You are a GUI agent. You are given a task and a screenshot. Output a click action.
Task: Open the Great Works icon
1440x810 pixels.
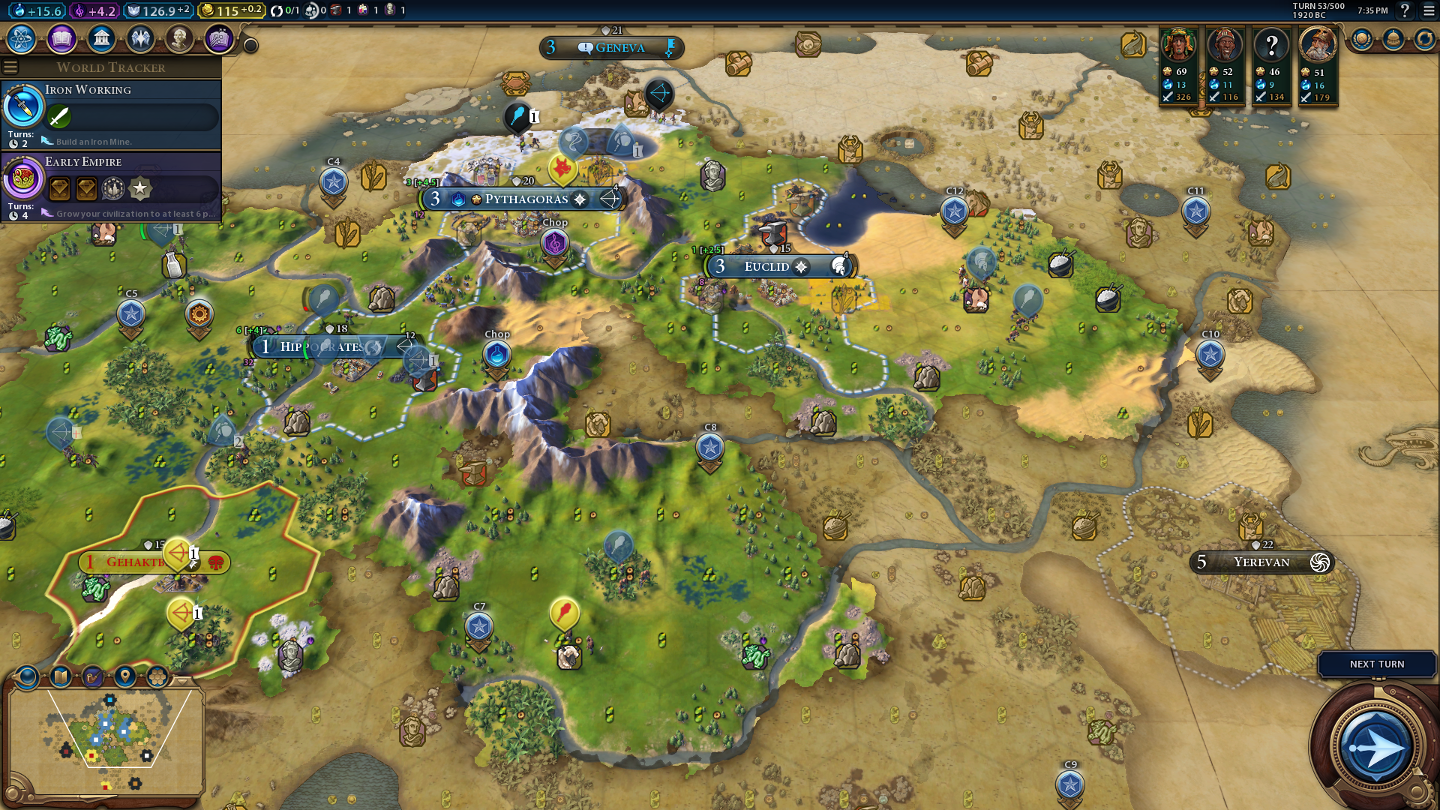(219, 39)
